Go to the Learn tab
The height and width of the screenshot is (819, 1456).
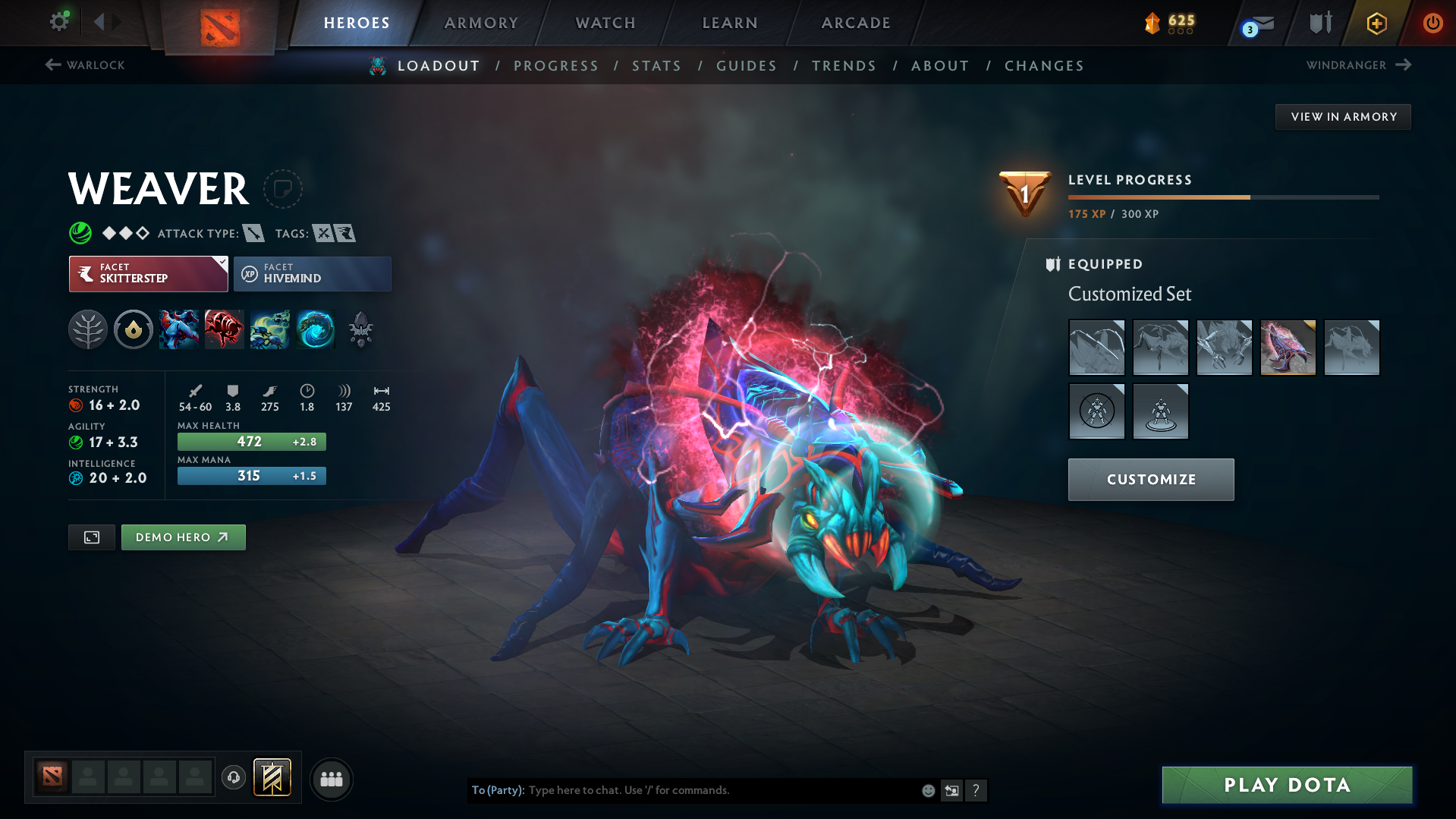tap(730, 23)
